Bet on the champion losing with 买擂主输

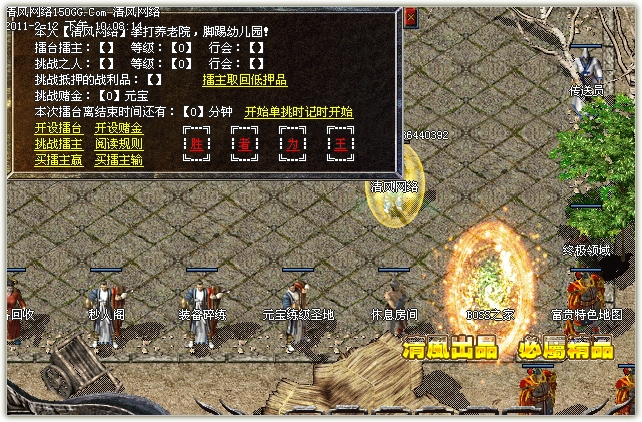point(118,159)
